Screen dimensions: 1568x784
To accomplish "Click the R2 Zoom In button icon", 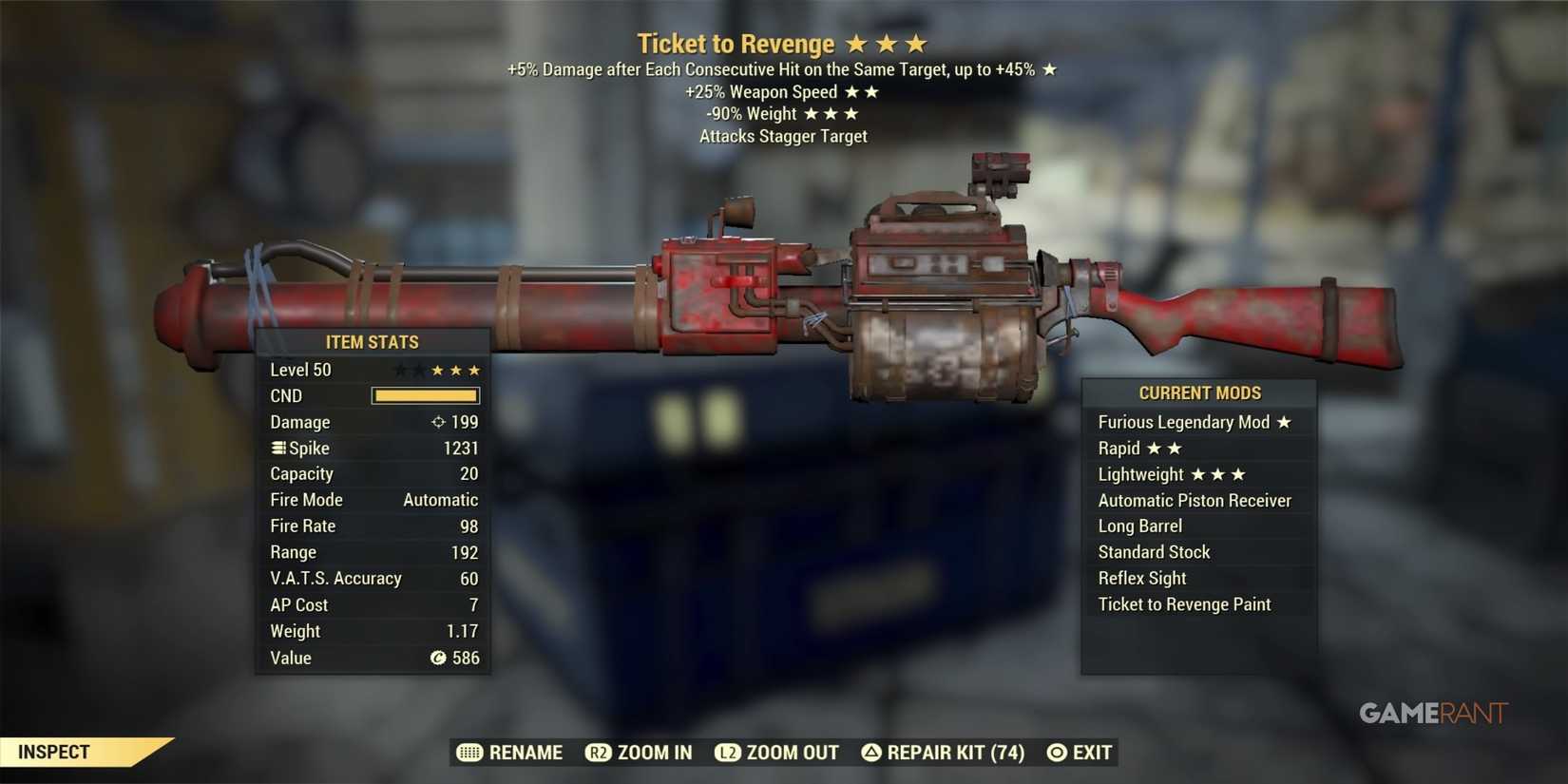I will [599, 752].
